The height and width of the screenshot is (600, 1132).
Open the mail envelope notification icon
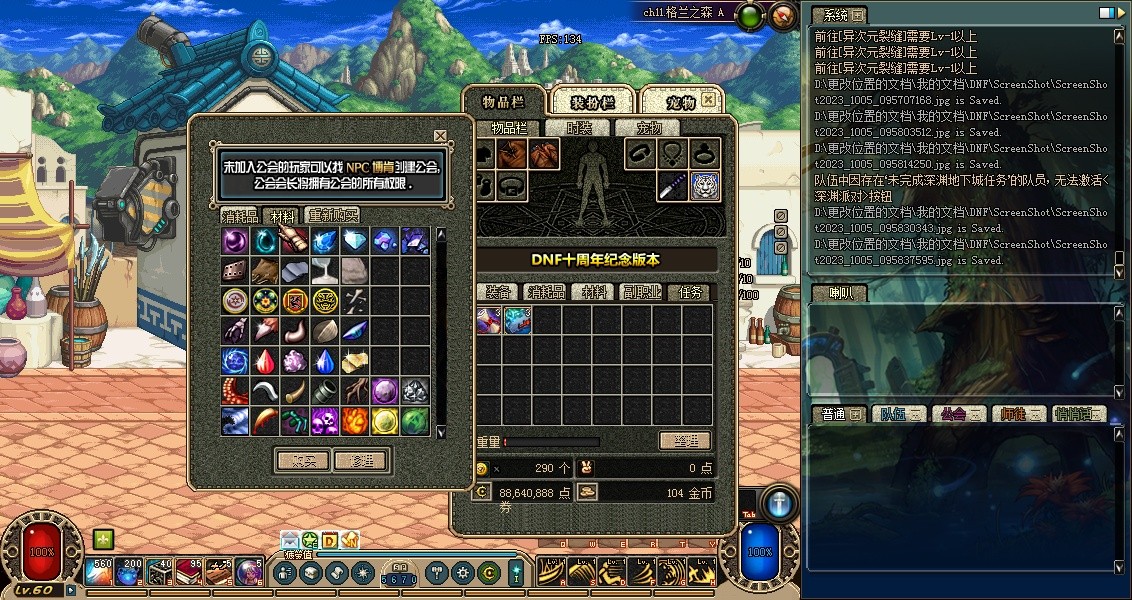coord(290,540)
